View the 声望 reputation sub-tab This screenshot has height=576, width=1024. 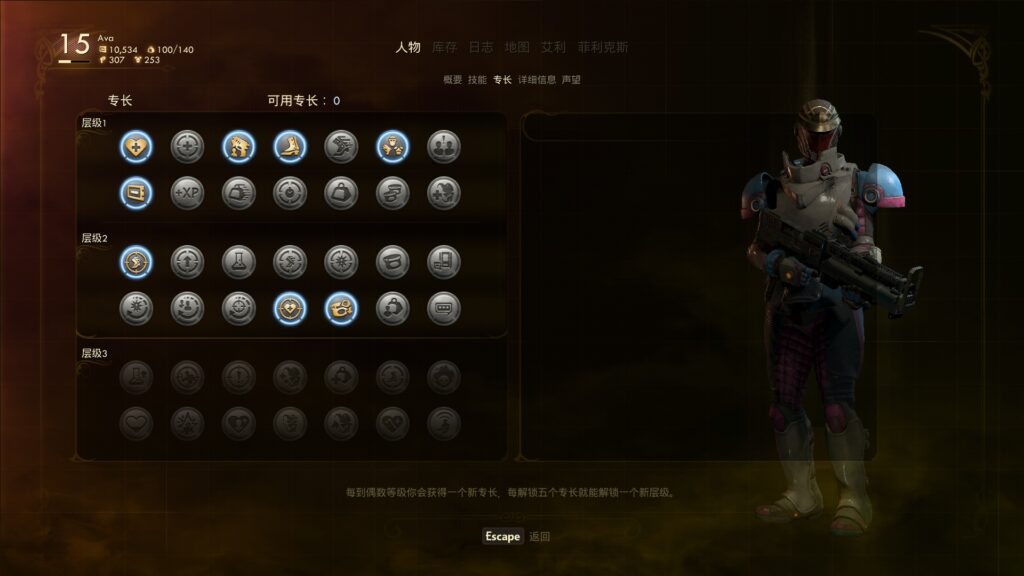click(571, 79)
